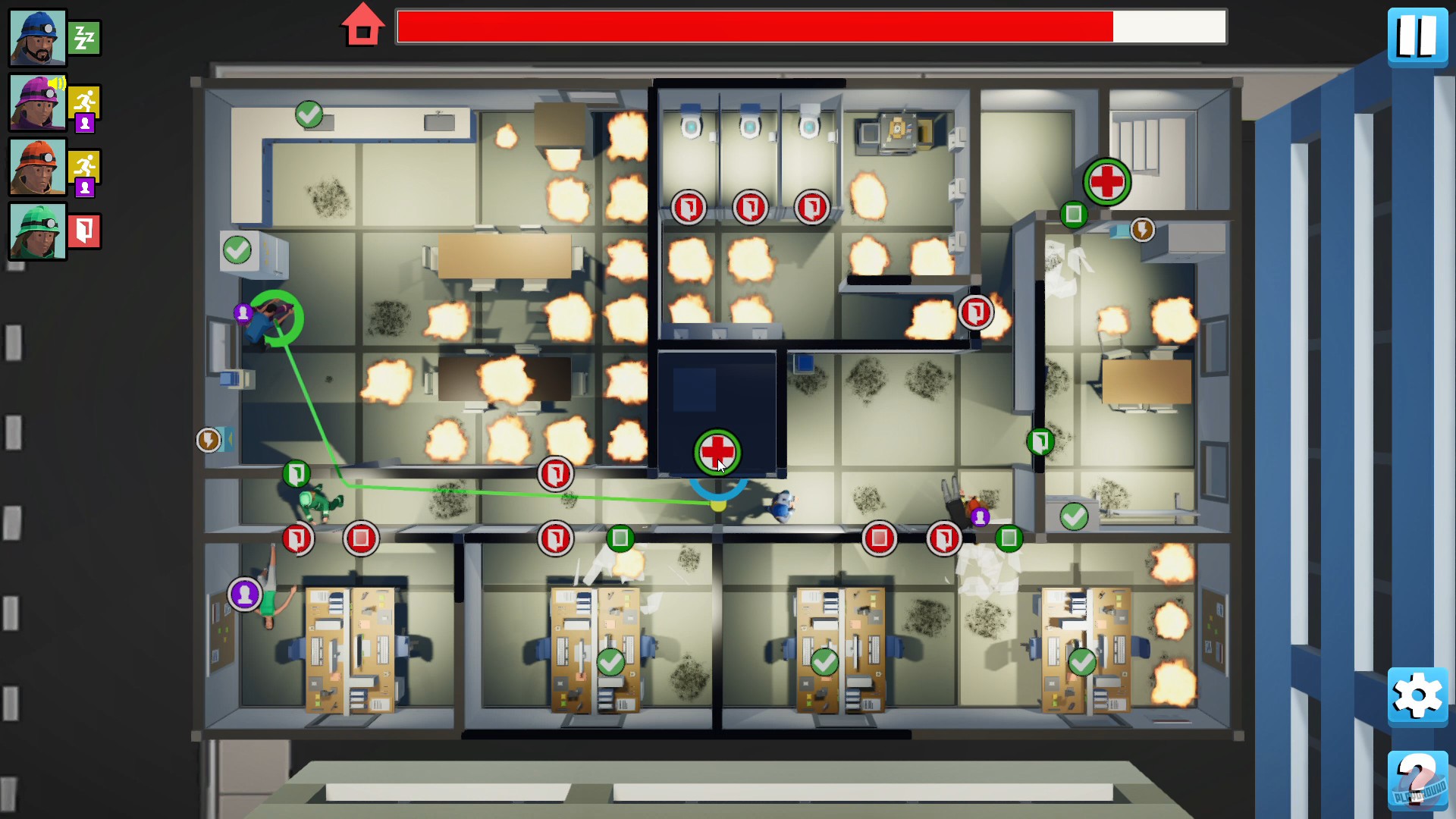Click the red door status icon beside green-helmet firefighter
The width and height of the screenshot is (1456, 819).
84,231
